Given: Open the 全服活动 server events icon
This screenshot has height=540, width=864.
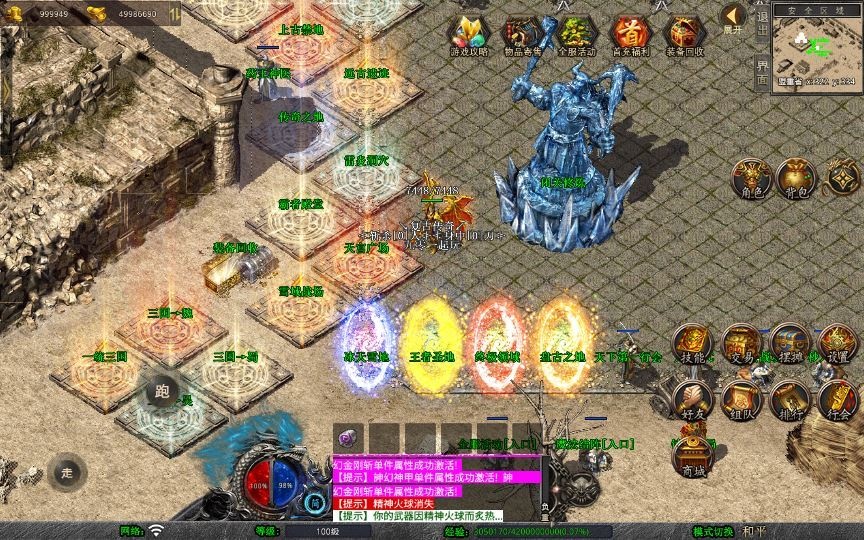Looking at the screenshot, I should pos(576,33).
